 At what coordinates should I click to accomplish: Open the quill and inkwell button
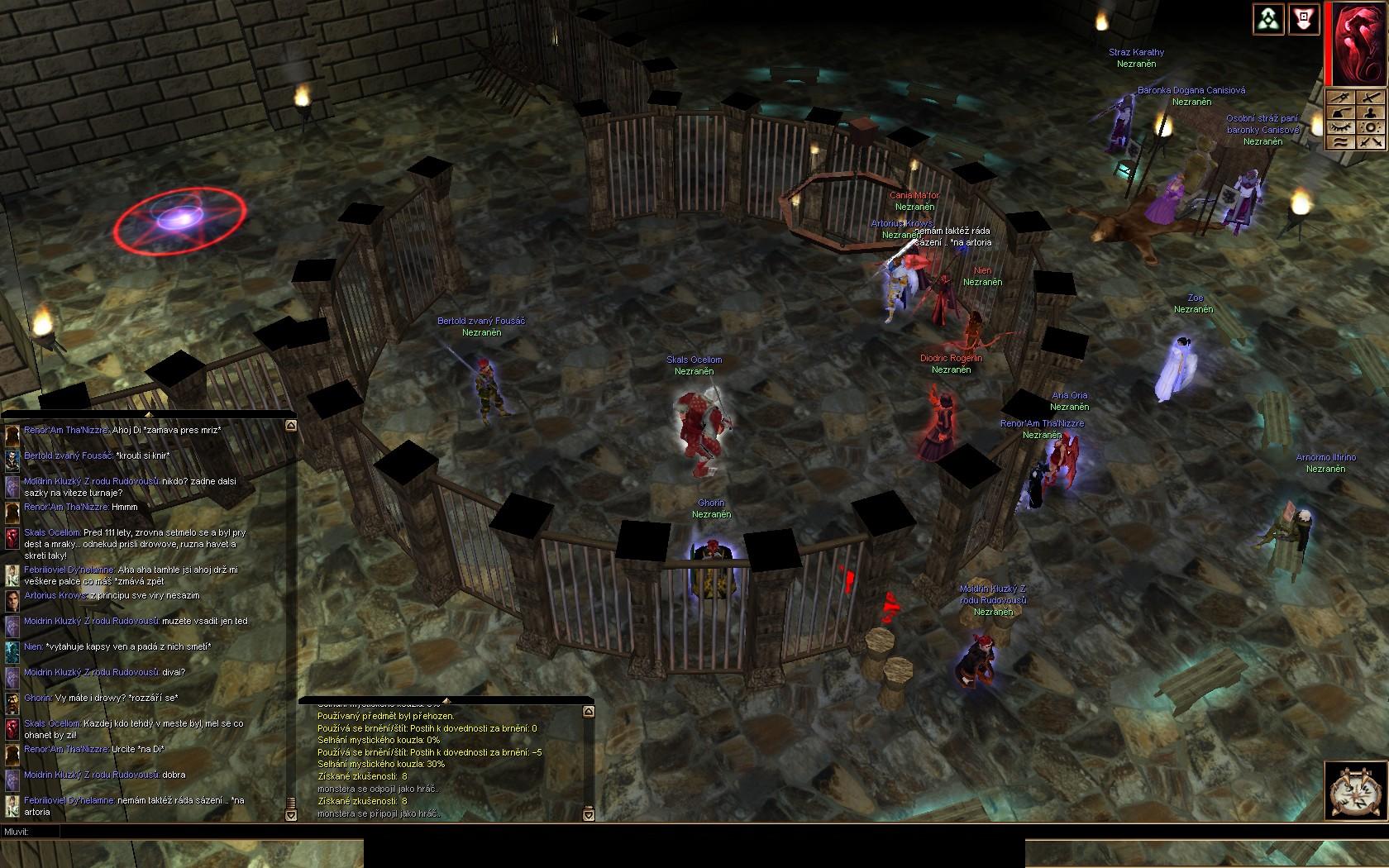click(x=1340, y=112)
